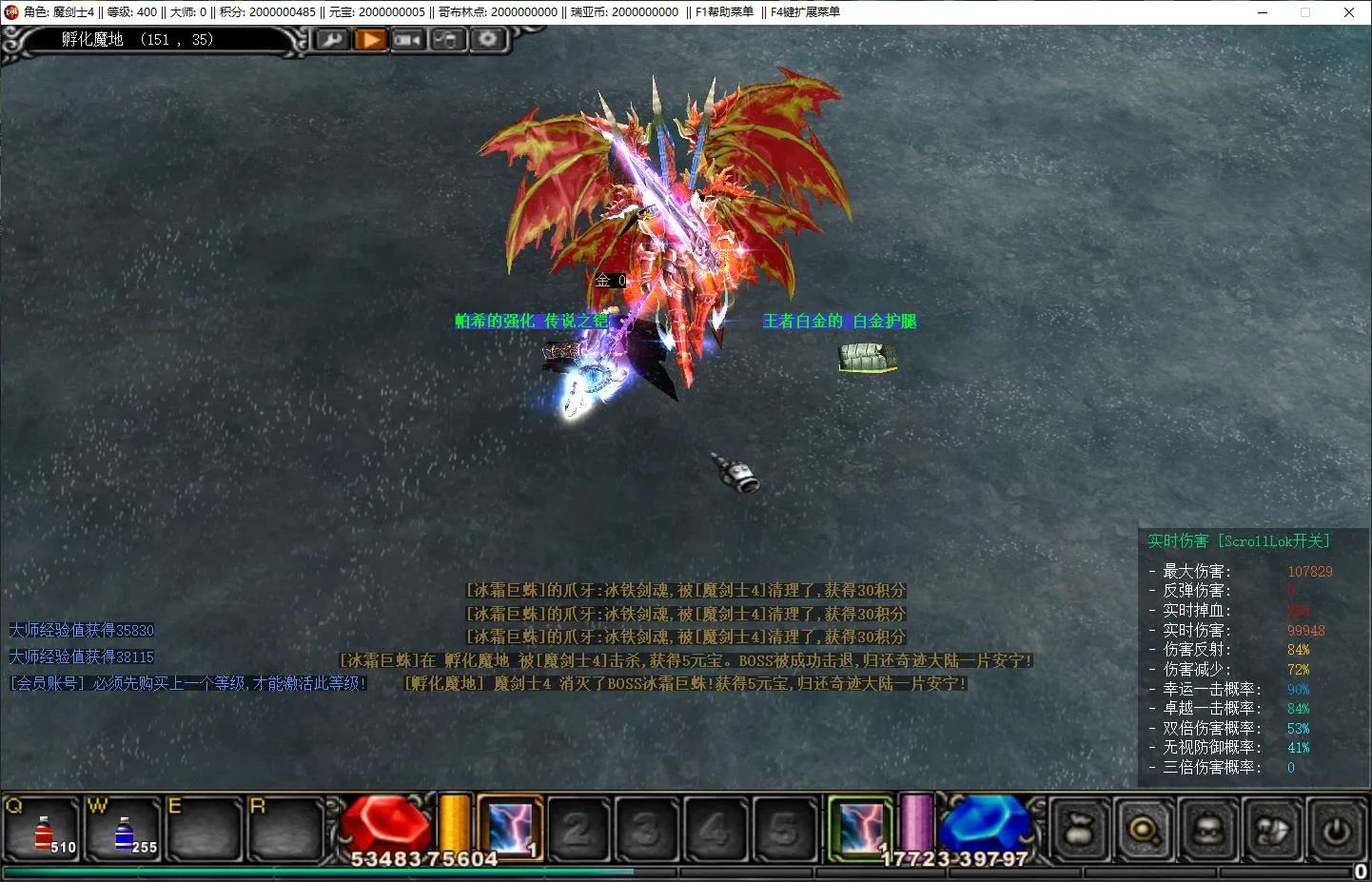This screenshot has height=882, width=1372.
Task: Click the wrench settings button
Action: 331,40
